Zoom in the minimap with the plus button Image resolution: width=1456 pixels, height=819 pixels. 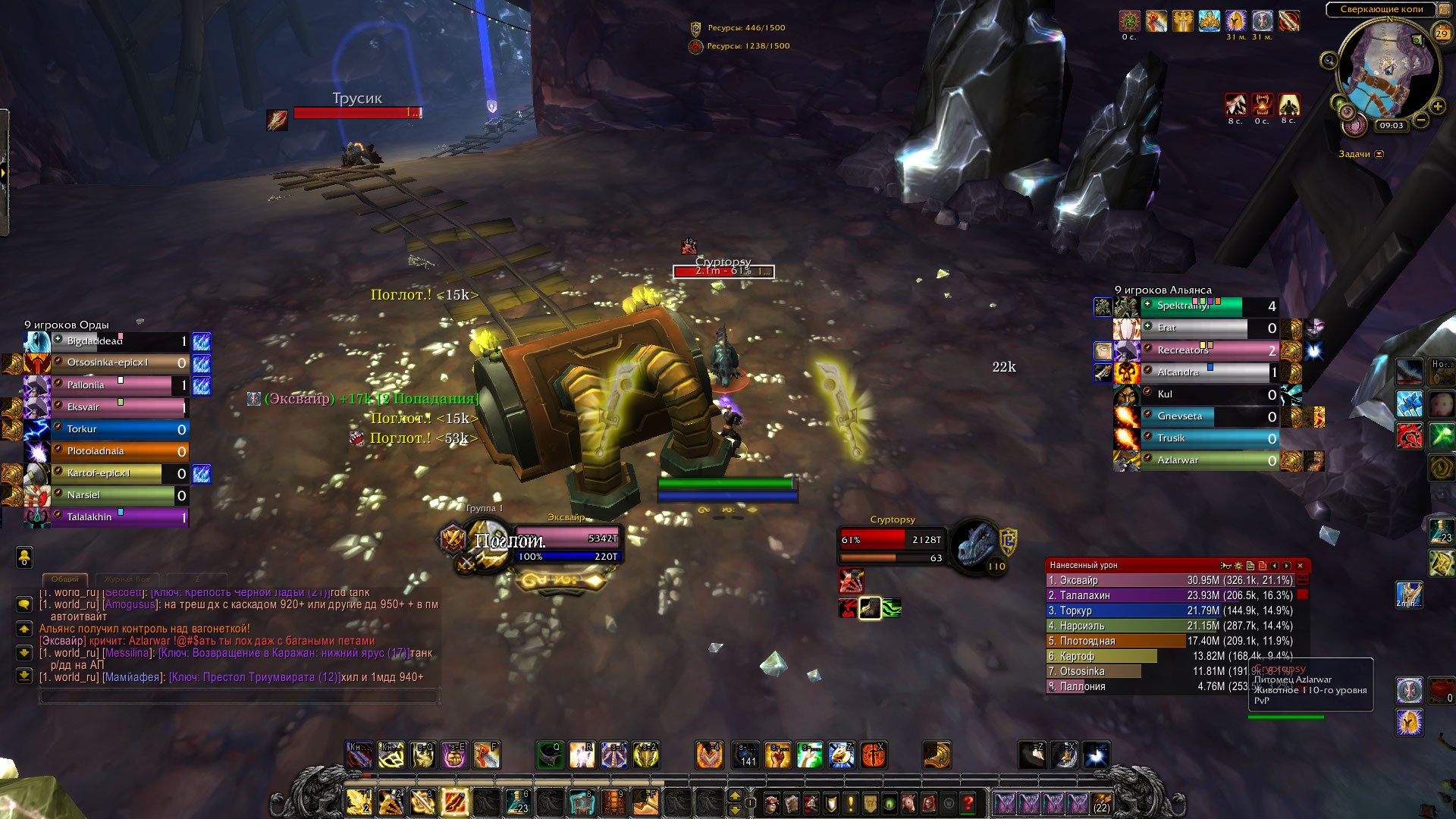click(1437, 107)
